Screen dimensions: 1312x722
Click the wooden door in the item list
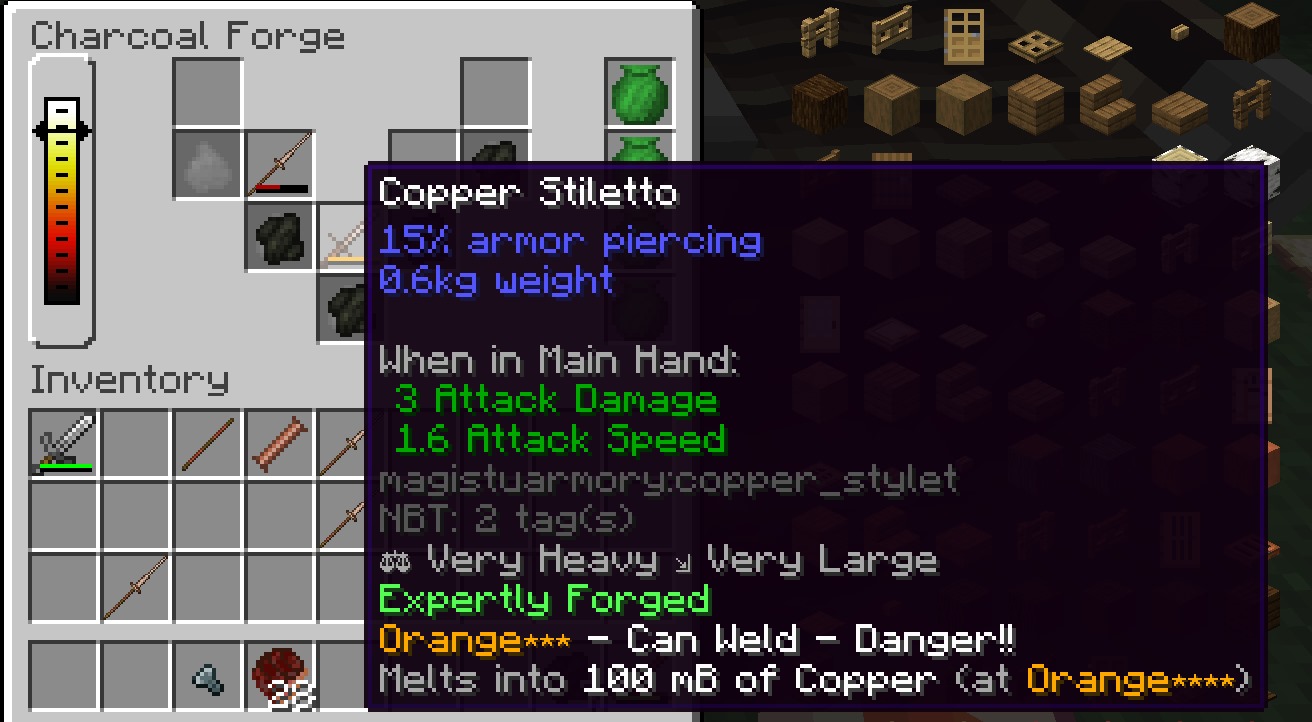[965, 37]
